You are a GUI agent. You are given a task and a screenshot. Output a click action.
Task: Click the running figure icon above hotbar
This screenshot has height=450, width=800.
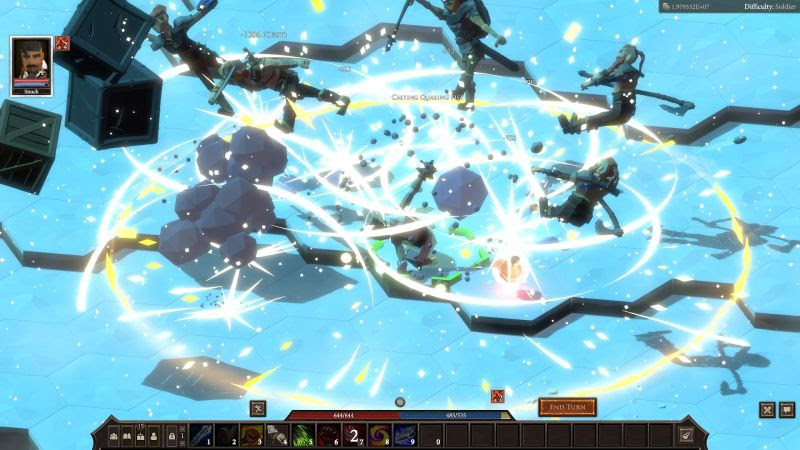point(258,407)
